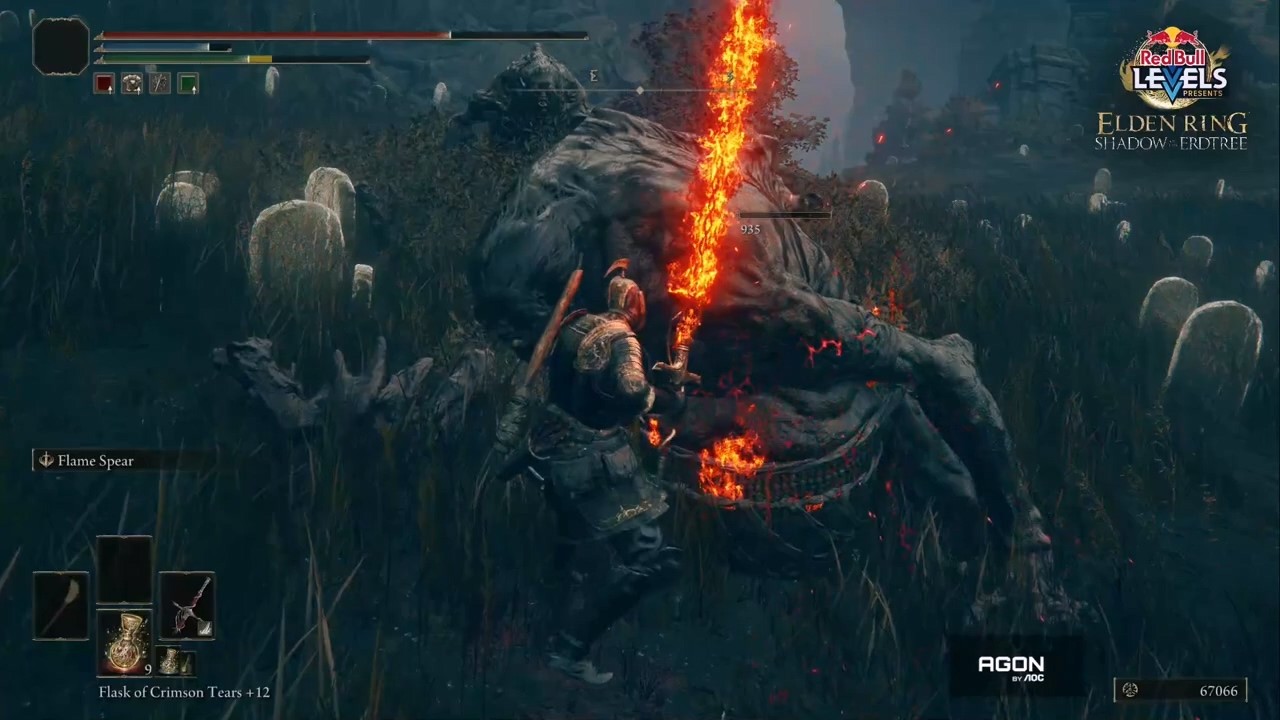
Task: Select the Flask of Crimson Tears slot
Action: coord(124,642)
